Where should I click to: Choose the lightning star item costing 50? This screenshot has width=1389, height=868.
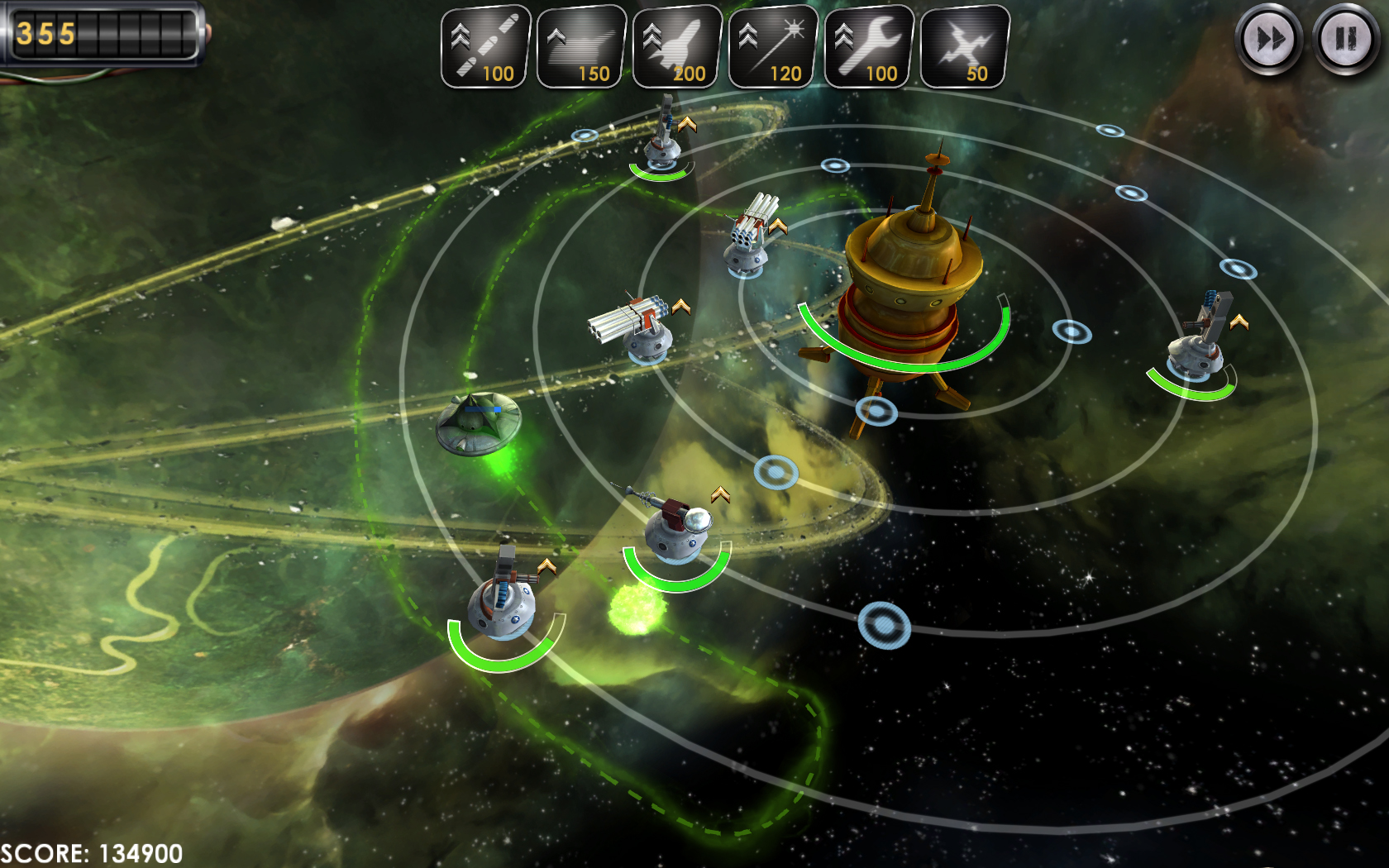[965, 46]
